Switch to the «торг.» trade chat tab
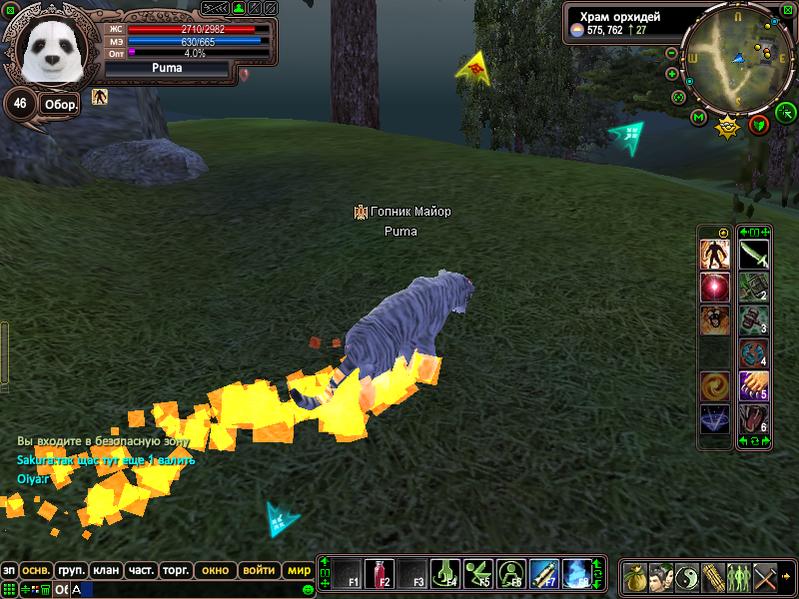This screenshot has height=599, width=799. pyautogui.click(x=175, y=570)
